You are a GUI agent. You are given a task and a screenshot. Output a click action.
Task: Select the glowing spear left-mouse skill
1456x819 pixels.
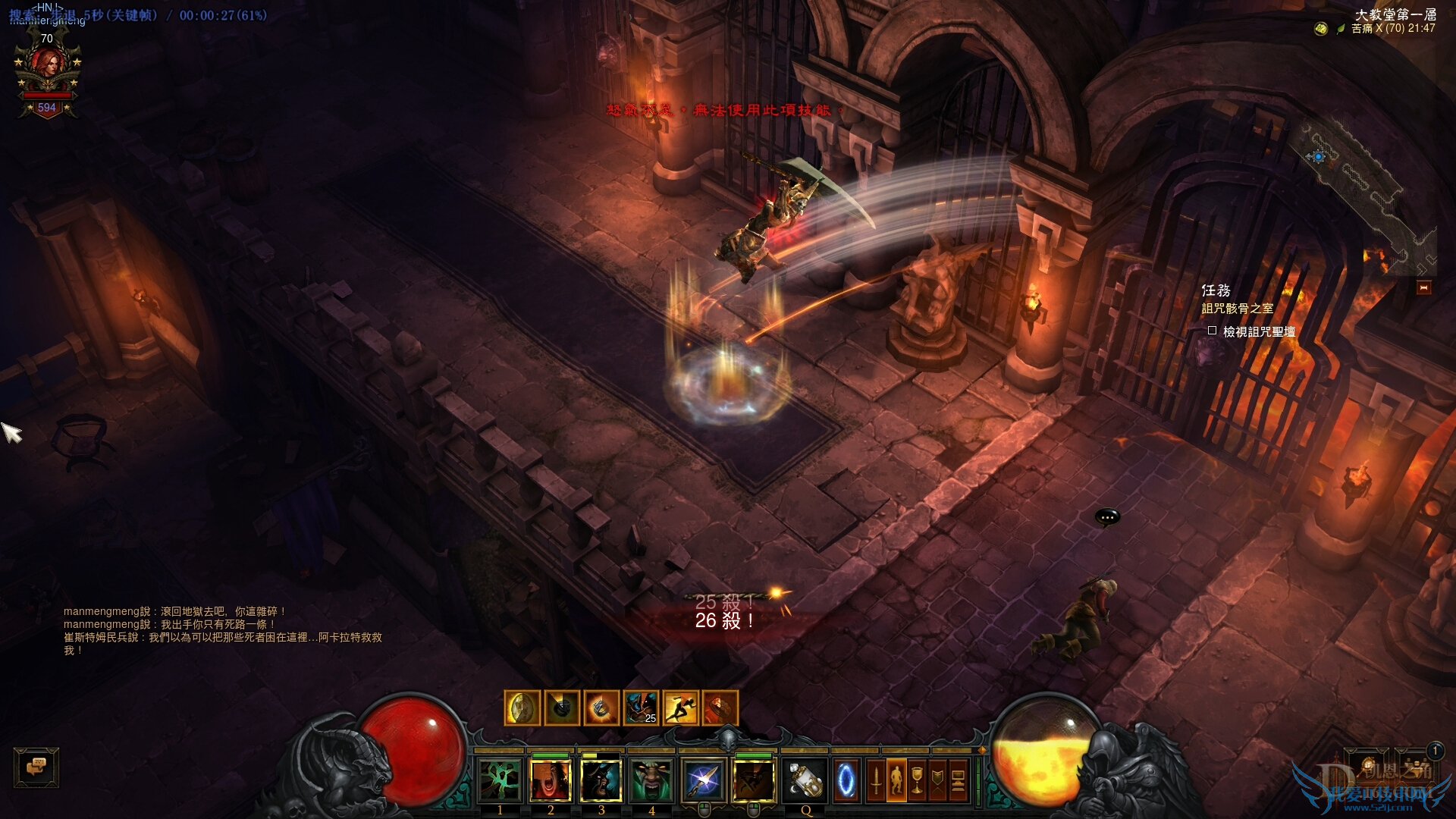click(x=703, y=780)
